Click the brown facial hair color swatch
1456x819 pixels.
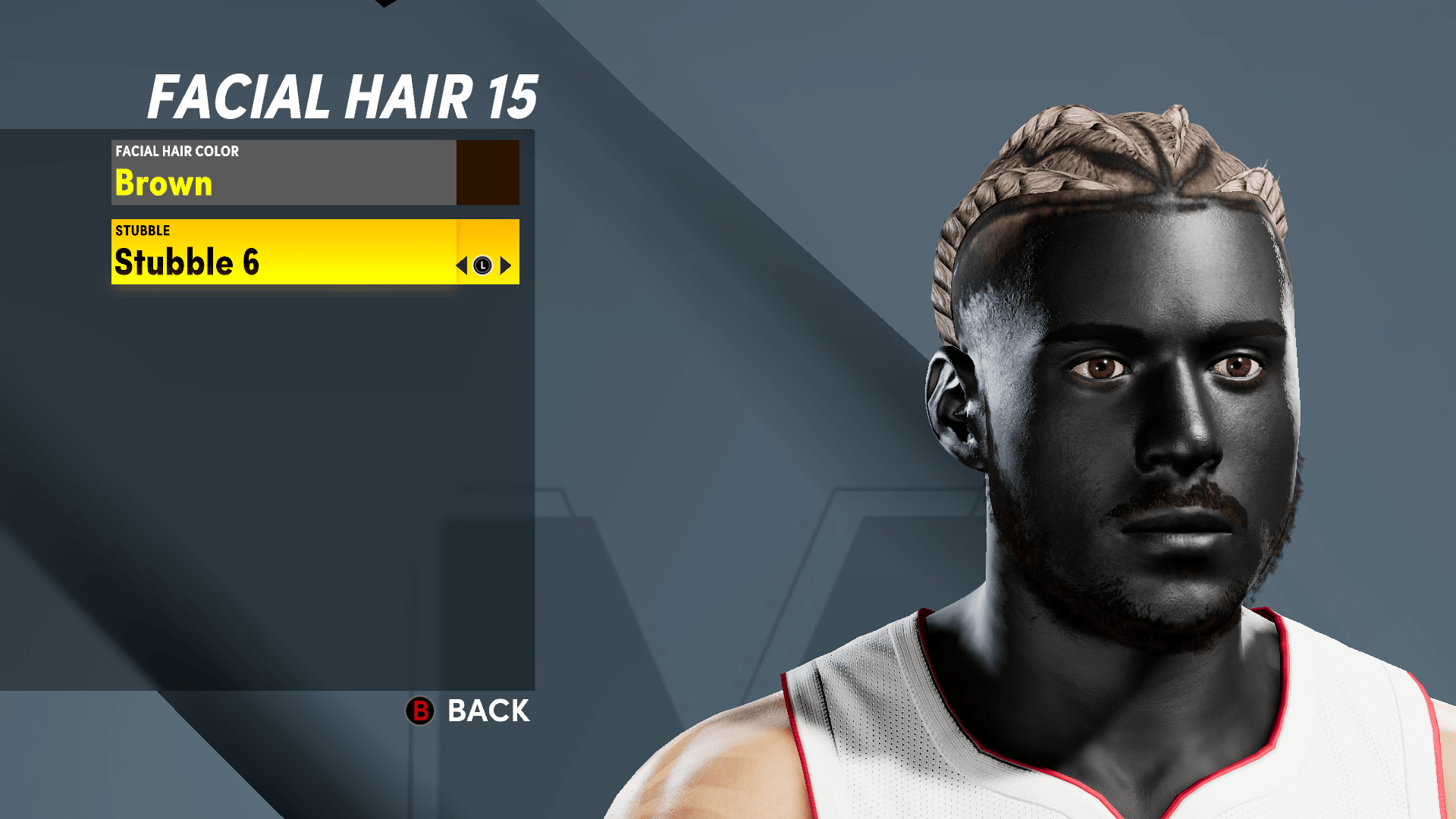click(x=488, y=172)
